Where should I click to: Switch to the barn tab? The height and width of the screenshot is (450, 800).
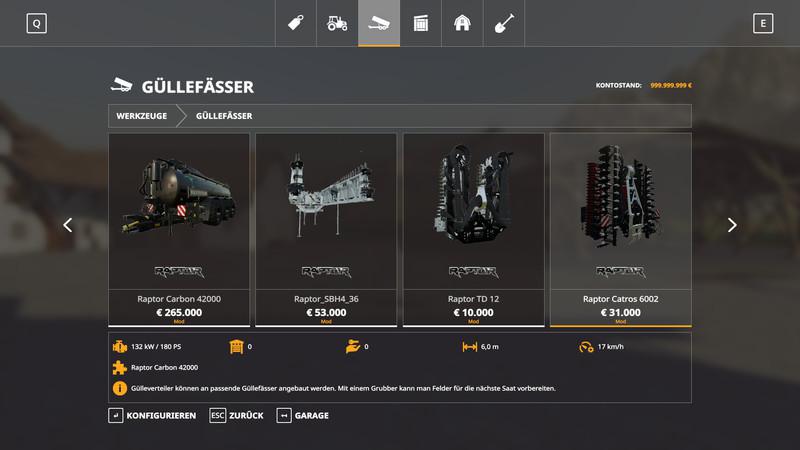tap(462, 23)
